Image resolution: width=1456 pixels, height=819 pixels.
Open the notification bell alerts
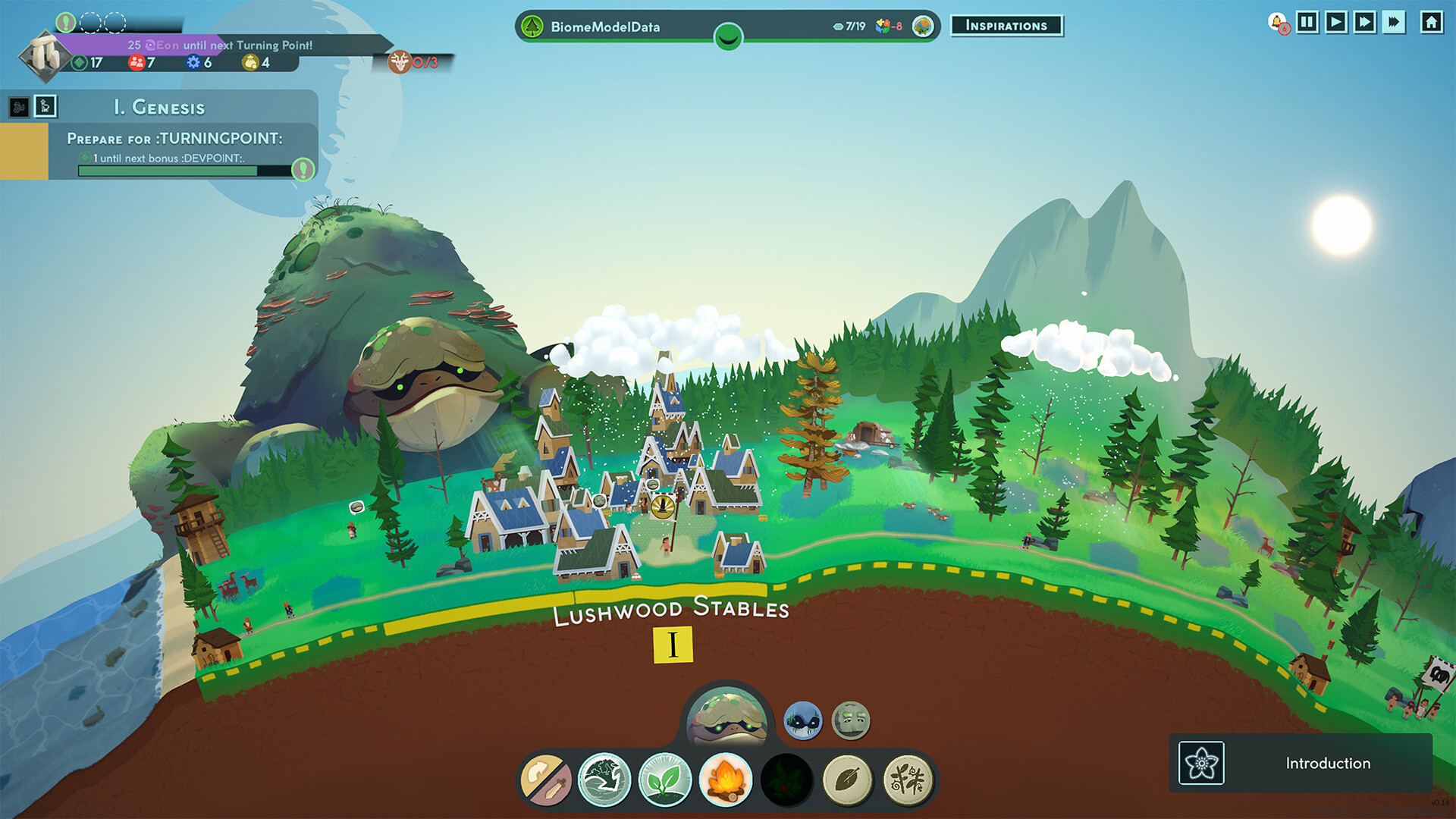[1277, 23]
